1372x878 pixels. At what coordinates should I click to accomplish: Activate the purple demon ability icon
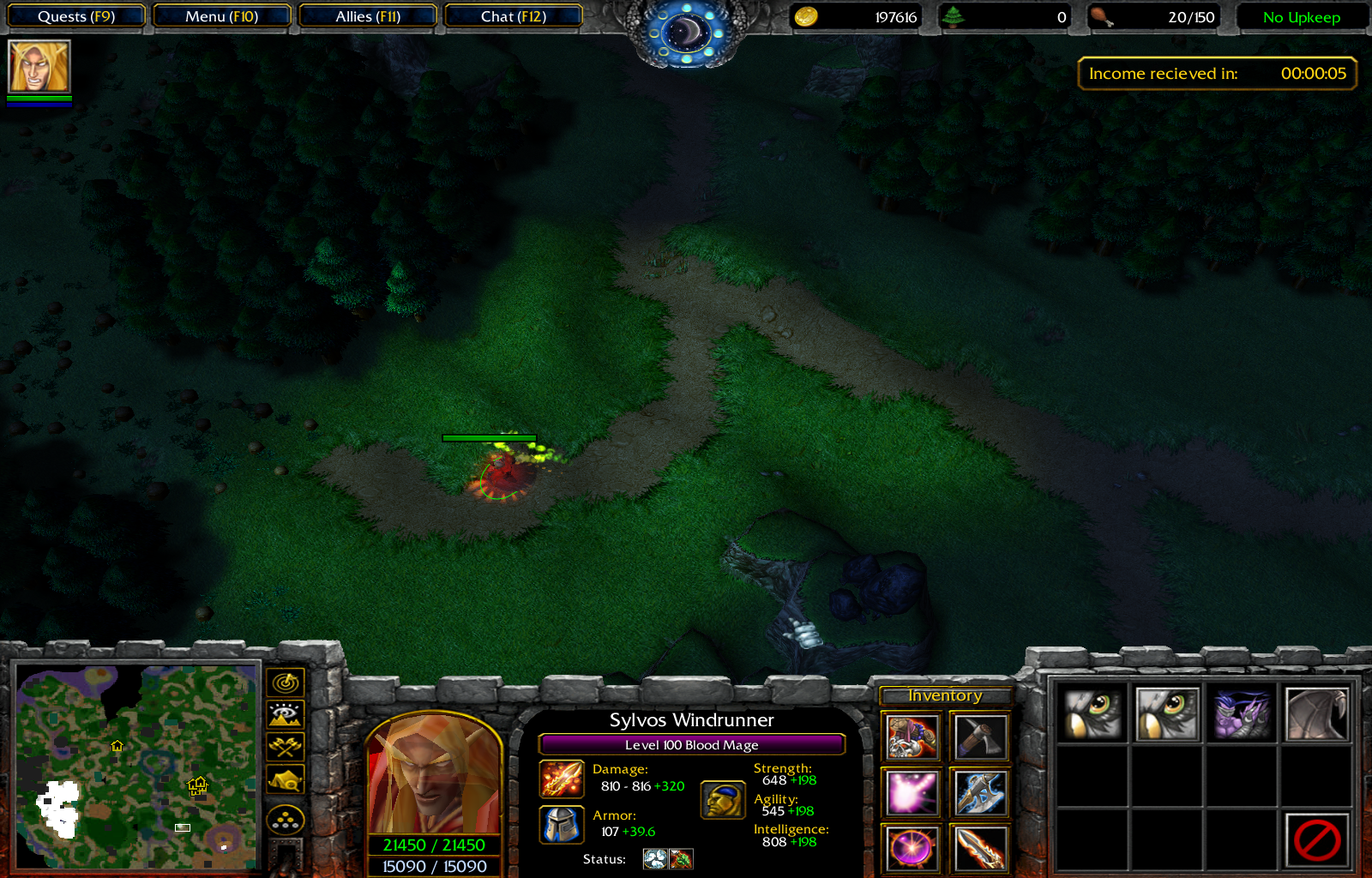[1242, 713]
